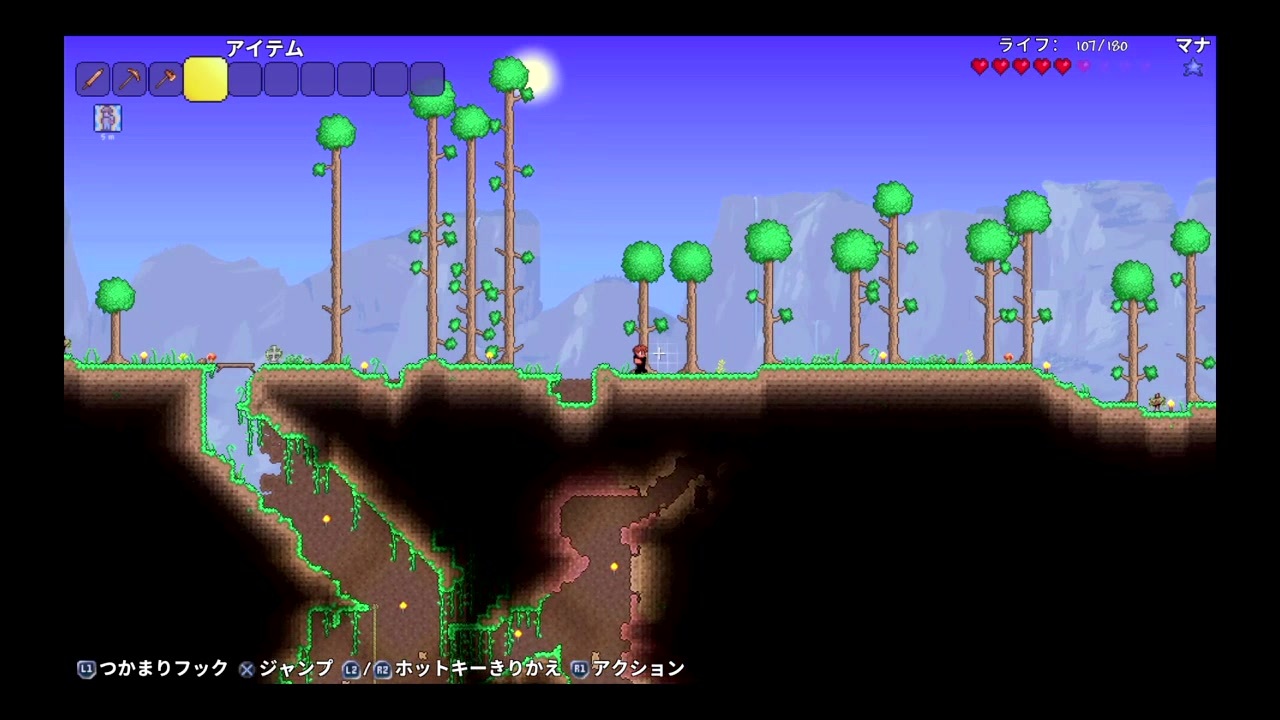Select the yellow highlighted hotbar slot
The height and width of the screenshot is (720, 1280).
click(x=205, y=79)
